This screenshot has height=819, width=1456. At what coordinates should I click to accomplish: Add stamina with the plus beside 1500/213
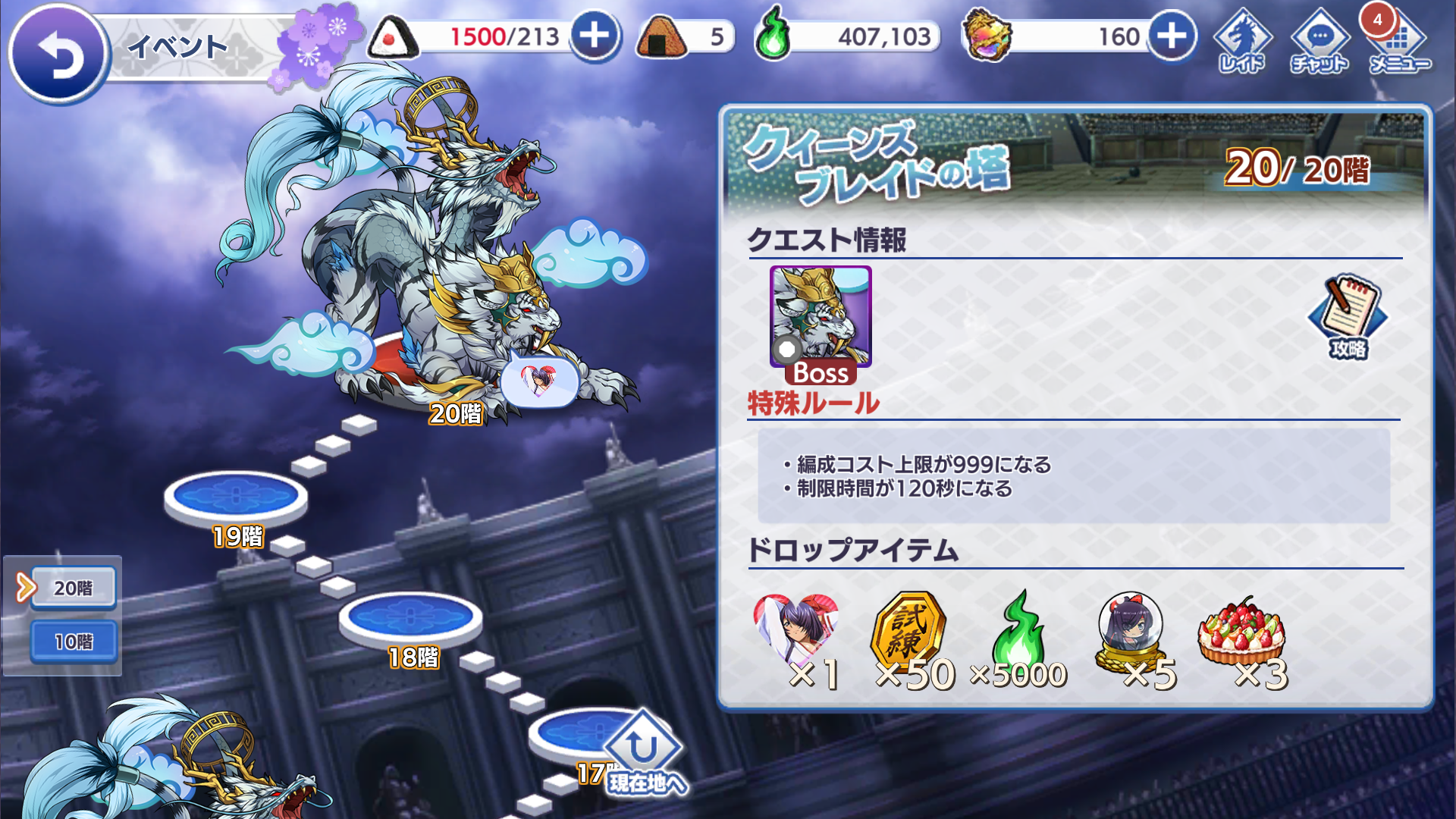coord(595,36)
